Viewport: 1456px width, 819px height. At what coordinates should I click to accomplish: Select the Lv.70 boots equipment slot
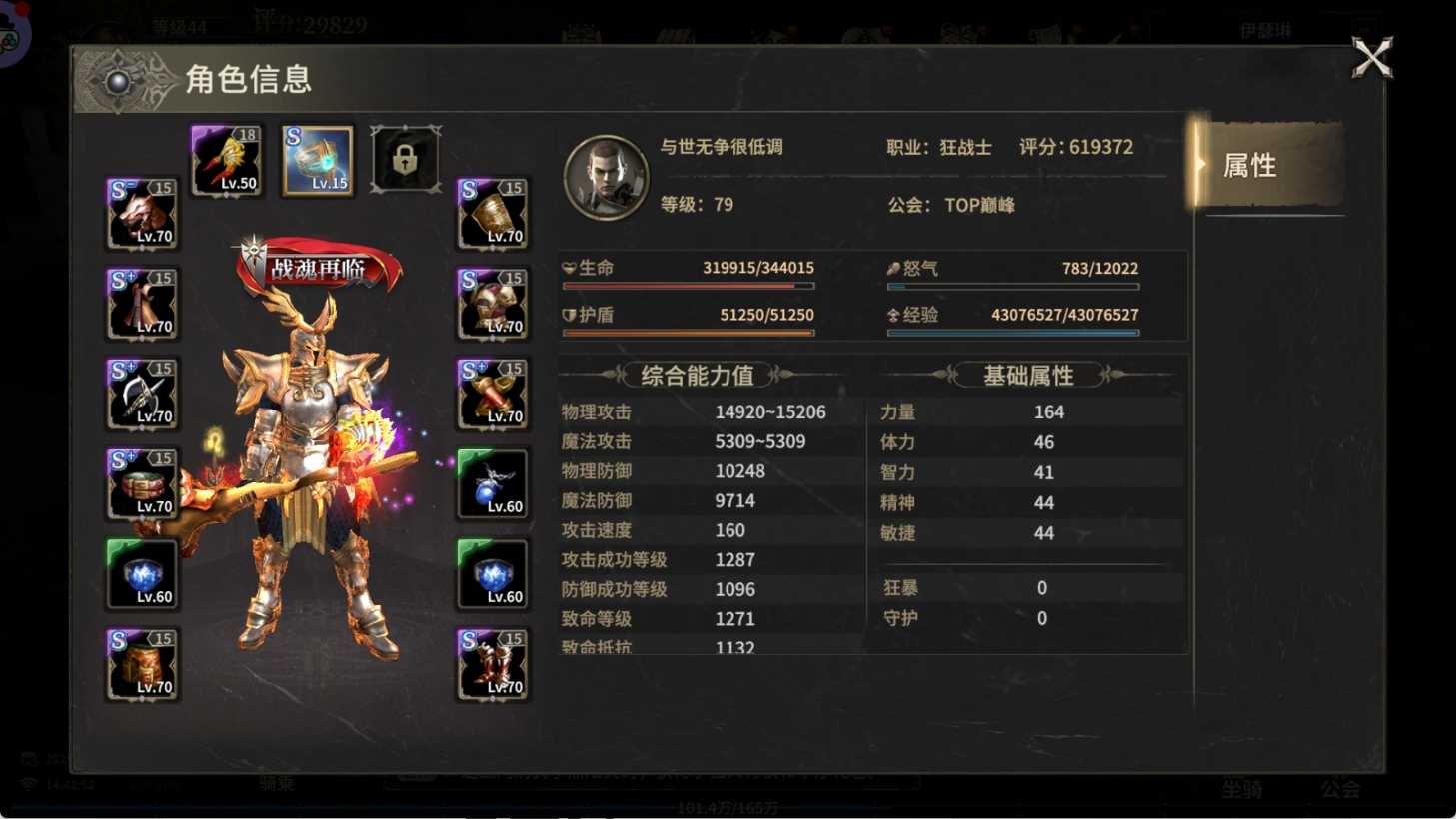pyautogui.click(x=493, y=662)
